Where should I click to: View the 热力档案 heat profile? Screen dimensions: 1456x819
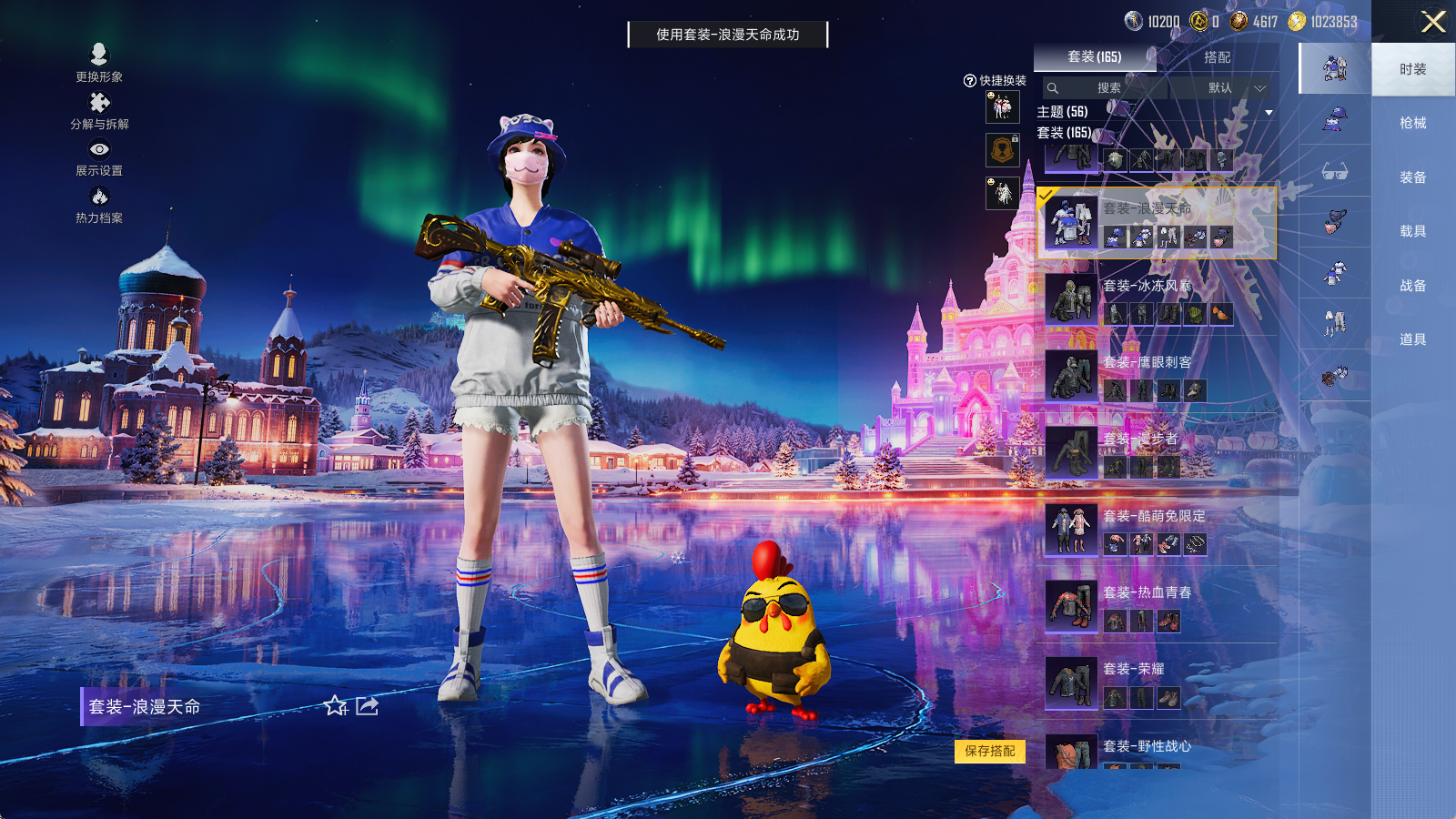click(98, 204)
